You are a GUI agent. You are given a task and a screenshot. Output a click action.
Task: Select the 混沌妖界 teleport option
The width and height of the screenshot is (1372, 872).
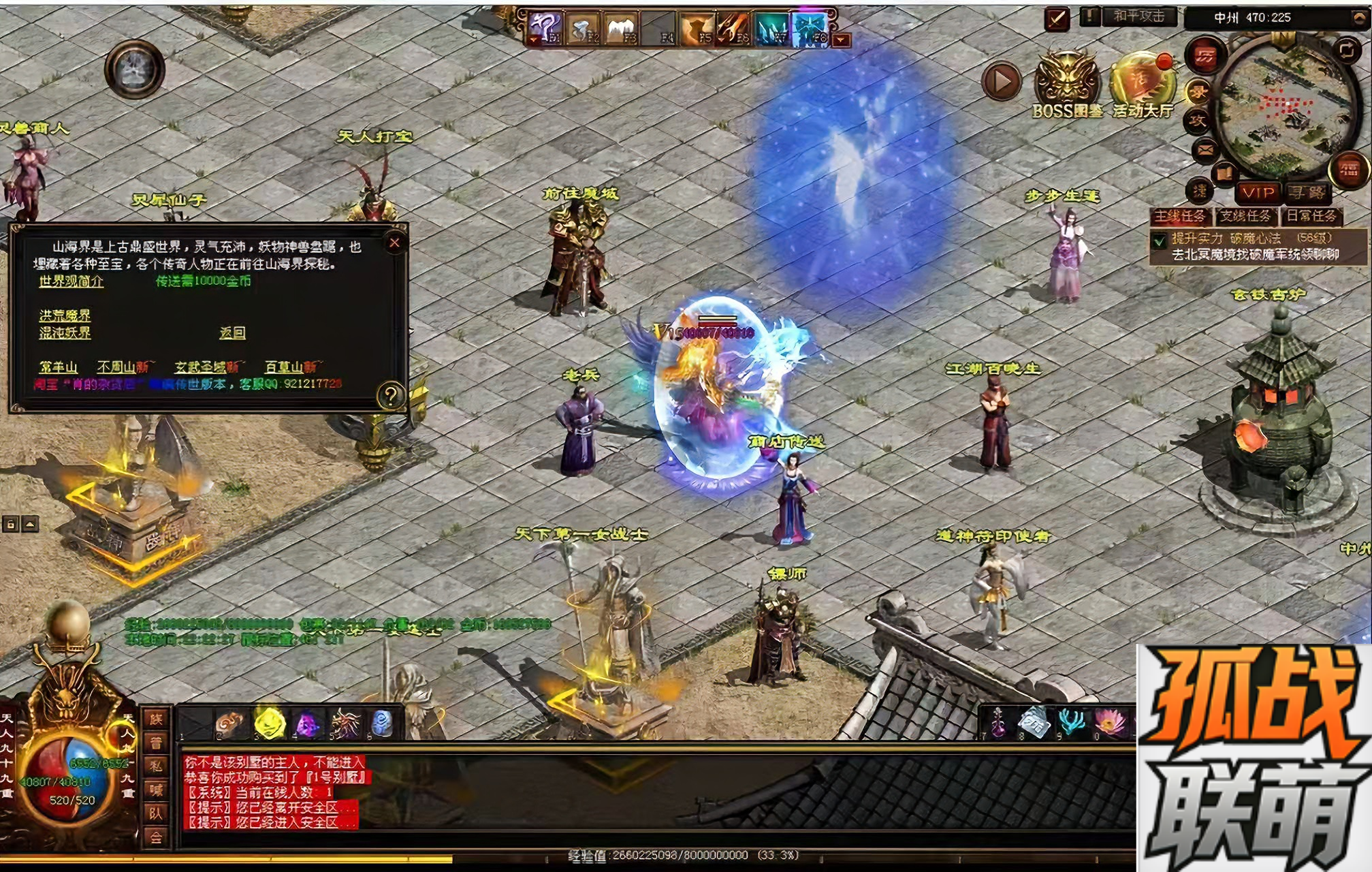(x=65, y=332)
